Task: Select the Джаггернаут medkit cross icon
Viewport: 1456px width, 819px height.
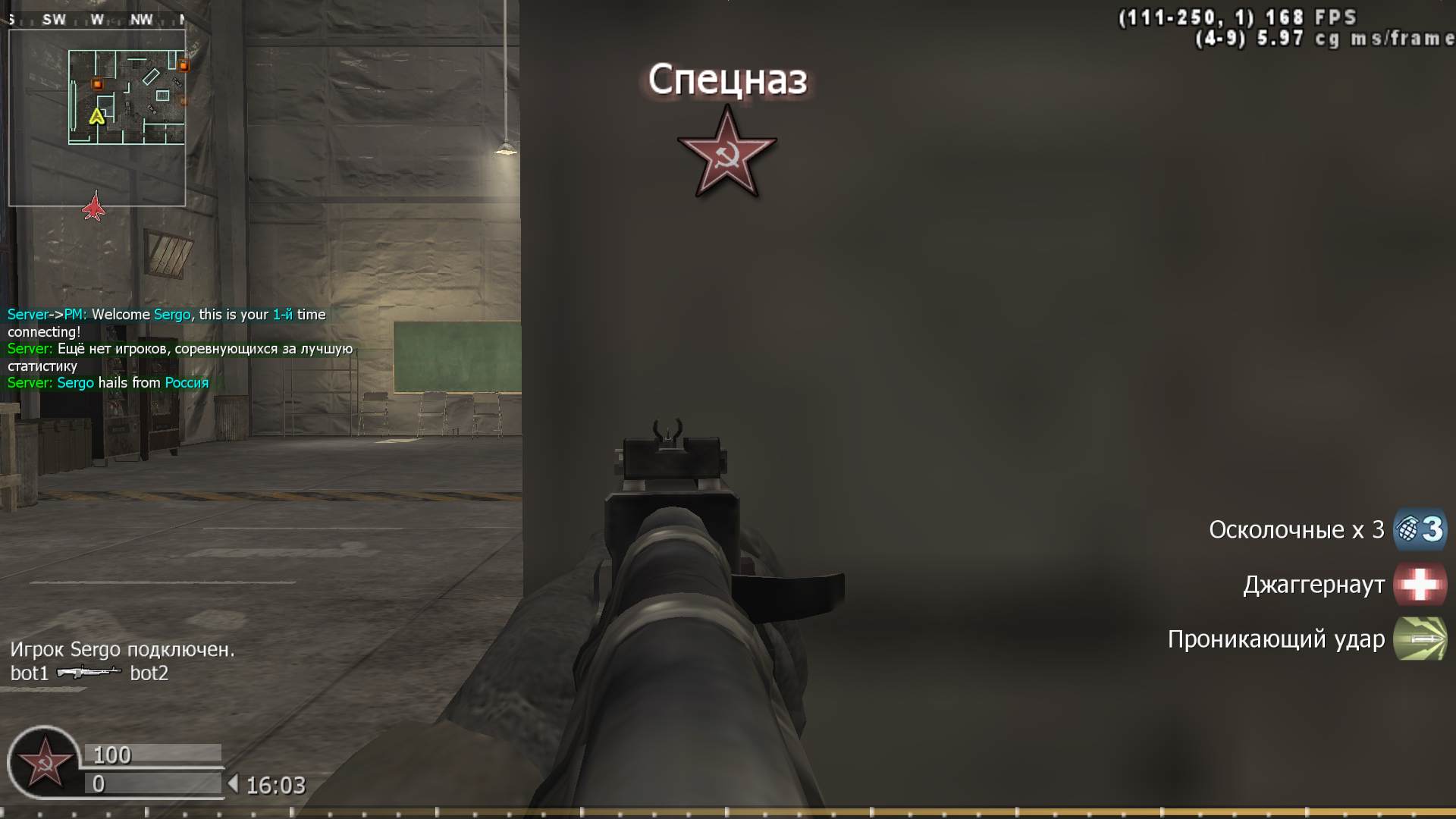Action: click(1420, 585)
